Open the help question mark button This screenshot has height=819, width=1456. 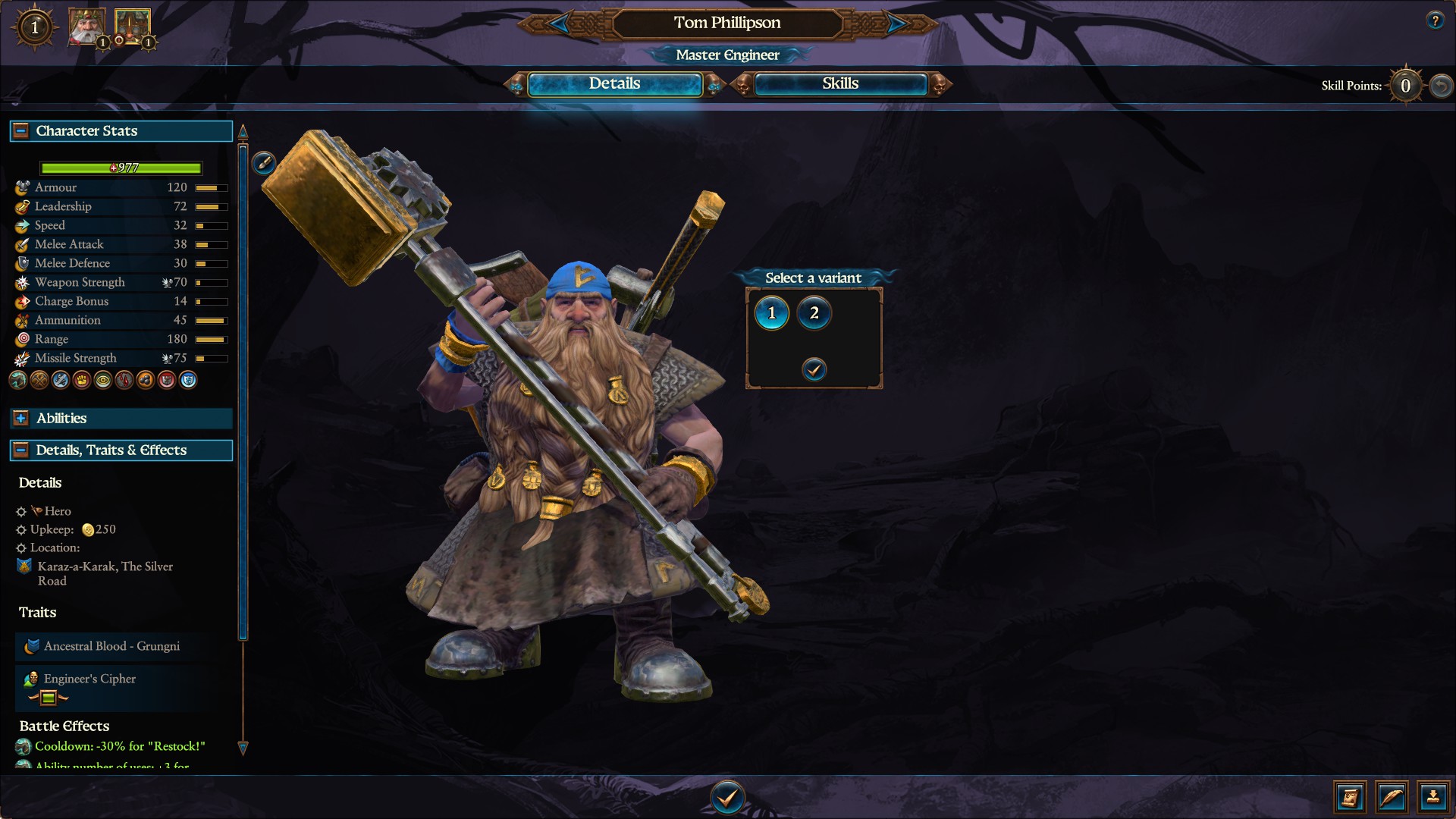pos(1434,20)
